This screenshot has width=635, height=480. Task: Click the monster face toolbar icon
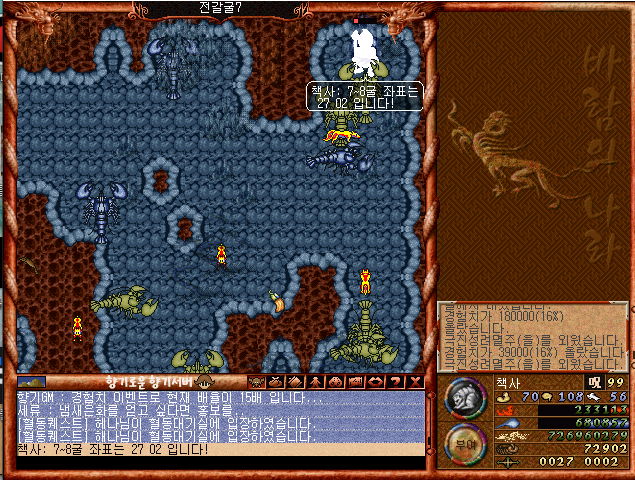click(x=255, y=381)
